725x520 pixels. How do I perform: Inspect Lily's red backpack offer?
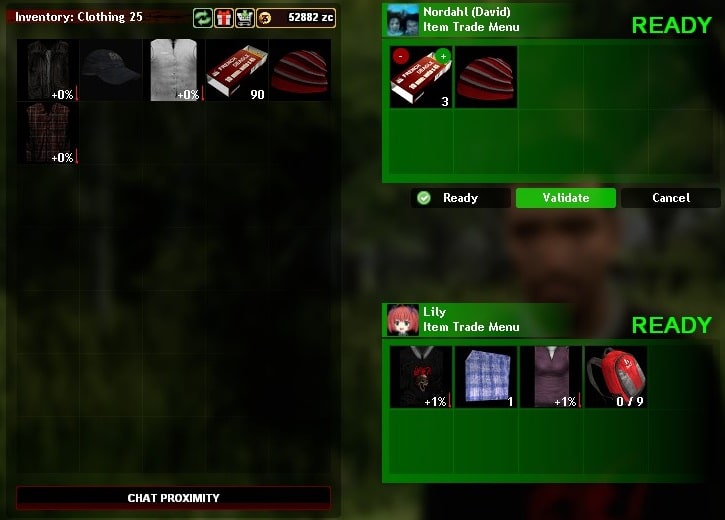[x=615, y=377]
